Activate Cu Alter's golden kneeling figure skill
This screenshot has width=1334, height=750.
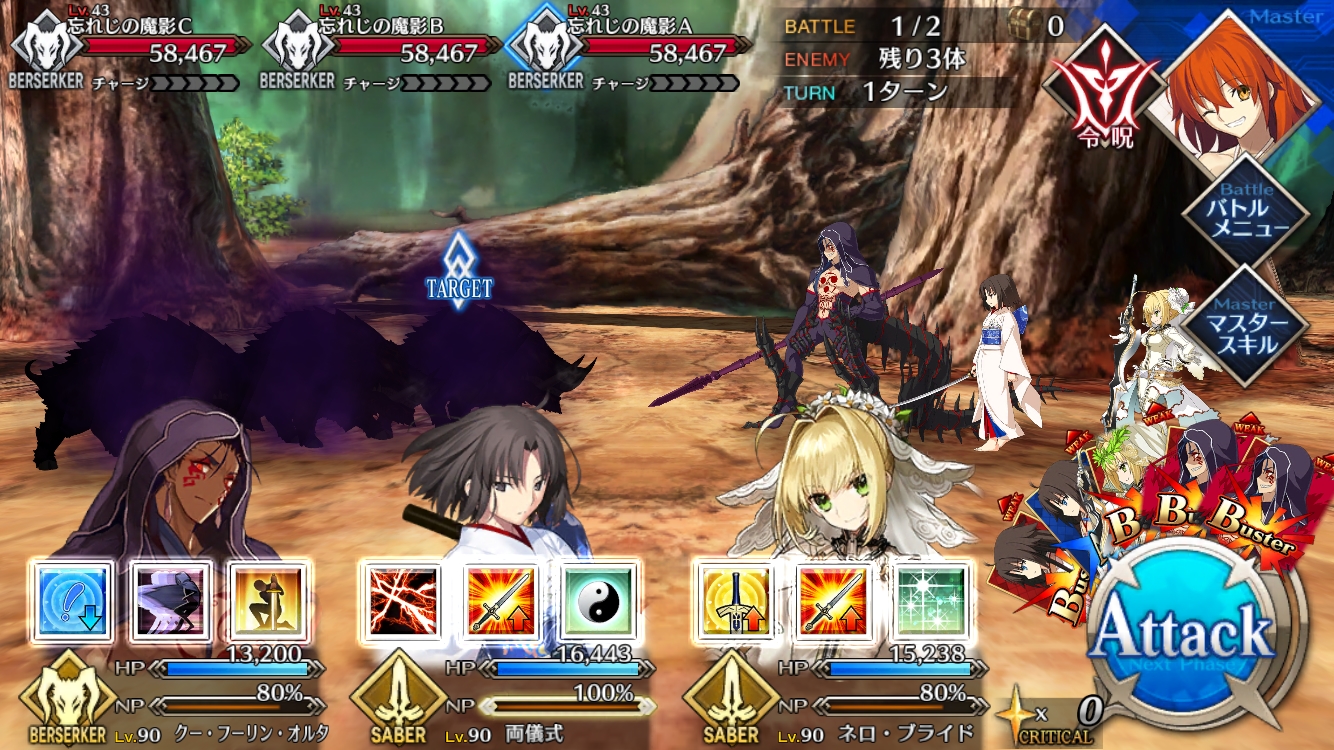pos(268,601)
